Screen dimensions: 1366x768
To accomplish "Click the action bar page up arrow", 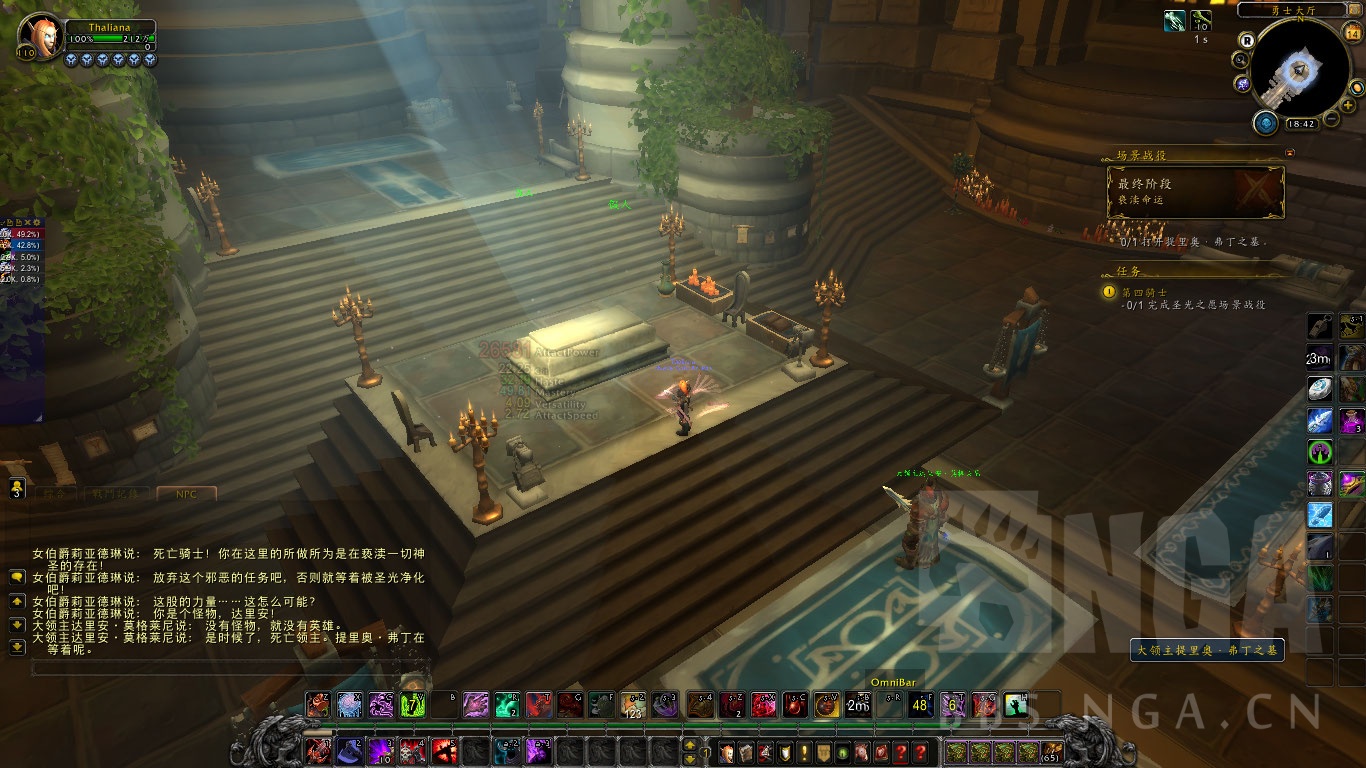I will point(689,745).
